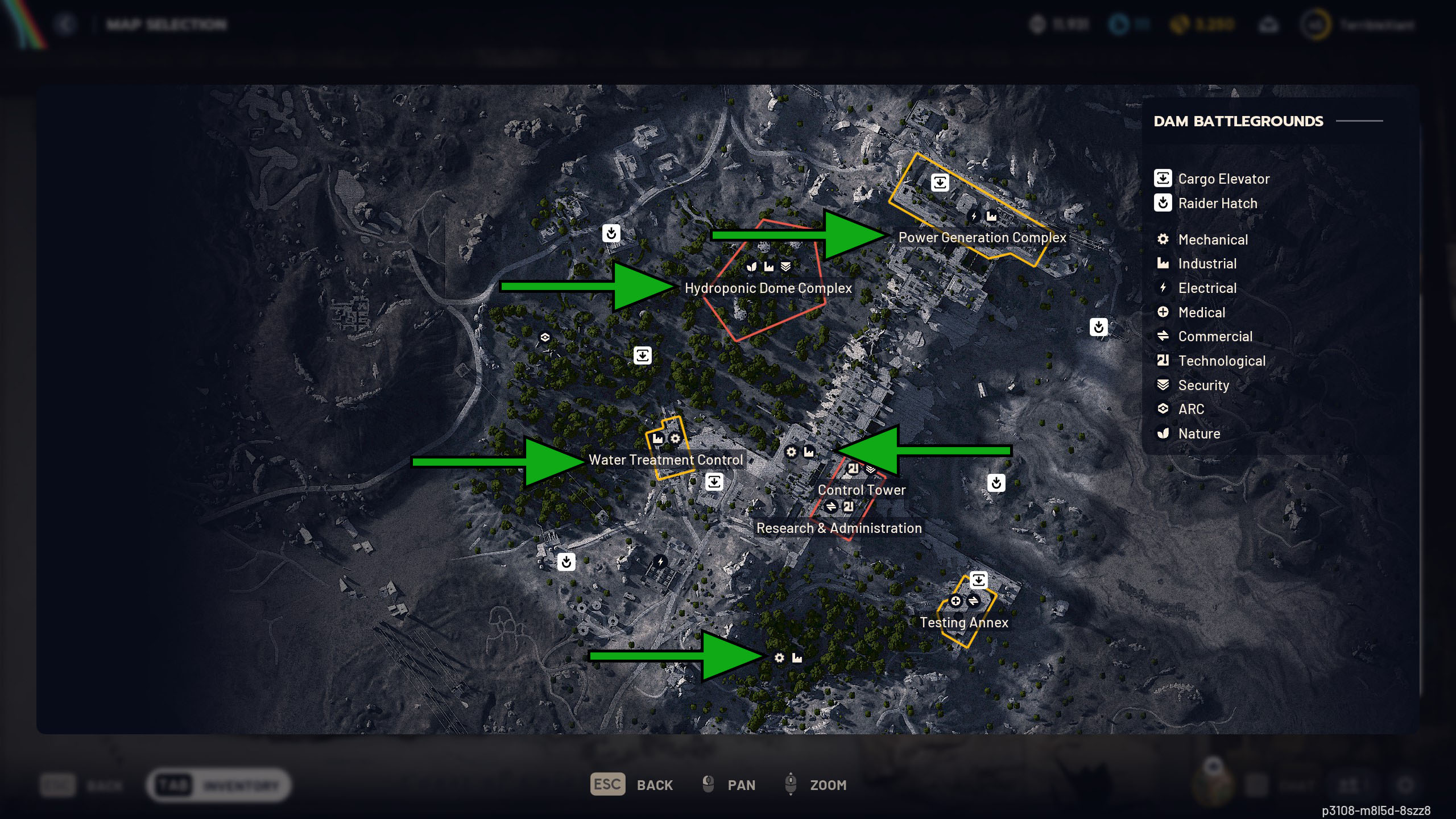
Task: Choose the Security legend entry
Action: pyautogui.click(x=1203, y=385)
